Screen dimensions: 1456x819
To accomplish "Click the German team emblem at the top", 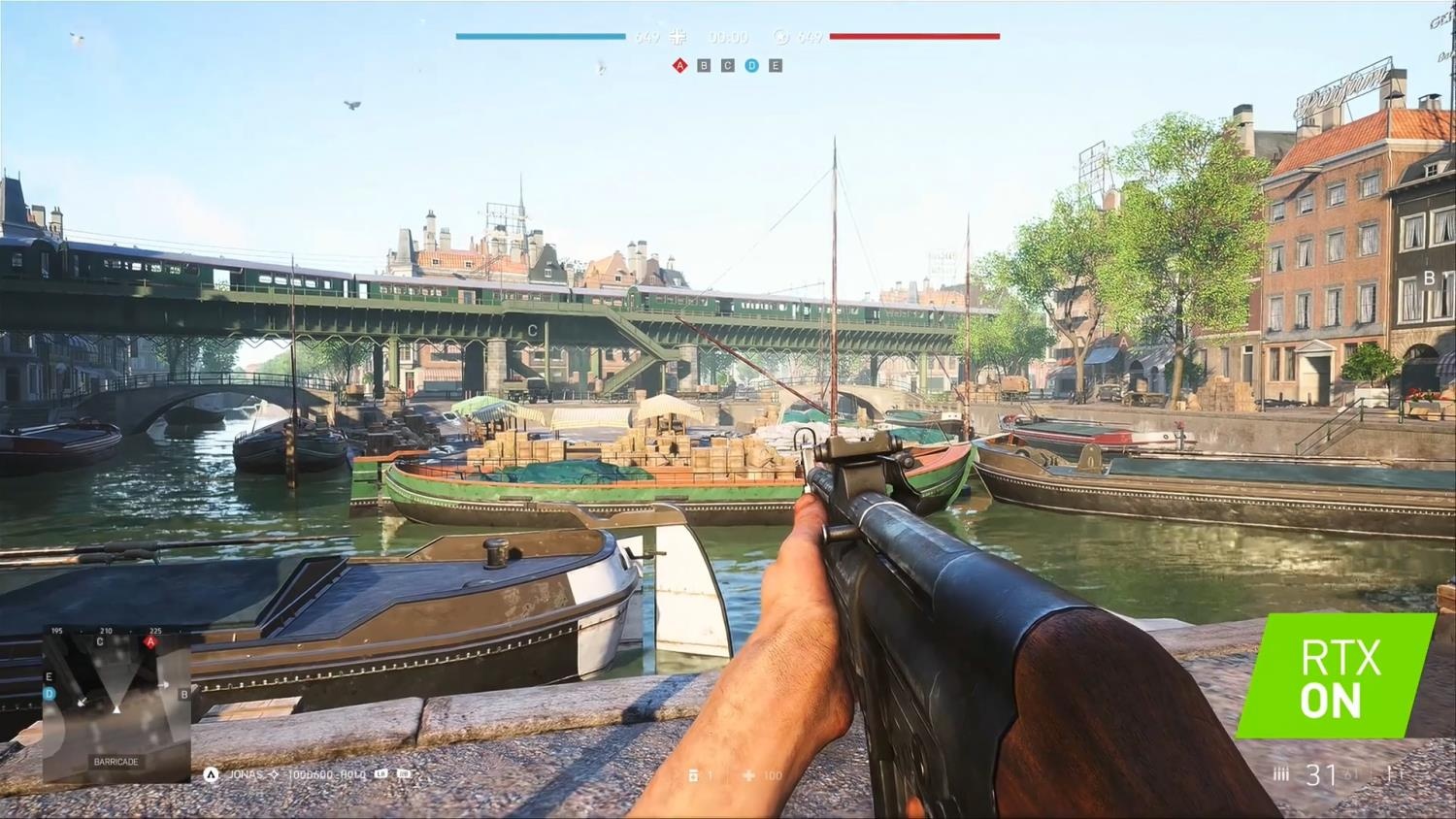I will [x=678, y=37].
